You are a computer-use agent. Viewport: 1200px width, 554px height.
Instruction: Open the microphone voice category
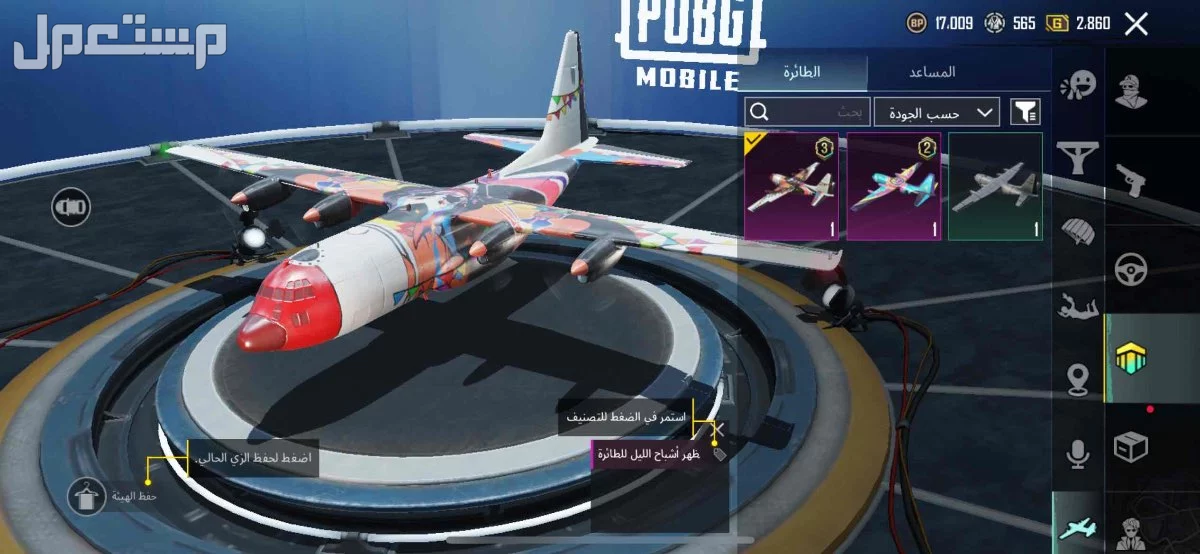(1078, 455)
